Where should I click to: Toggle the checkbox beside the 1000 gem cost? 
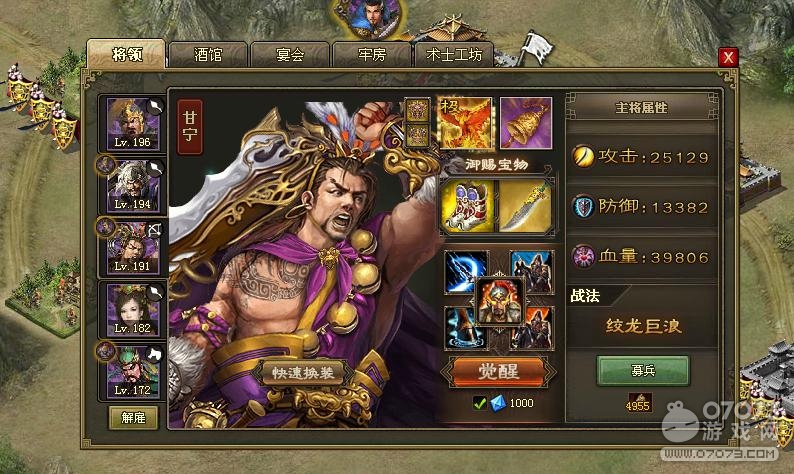pos(480,403)
